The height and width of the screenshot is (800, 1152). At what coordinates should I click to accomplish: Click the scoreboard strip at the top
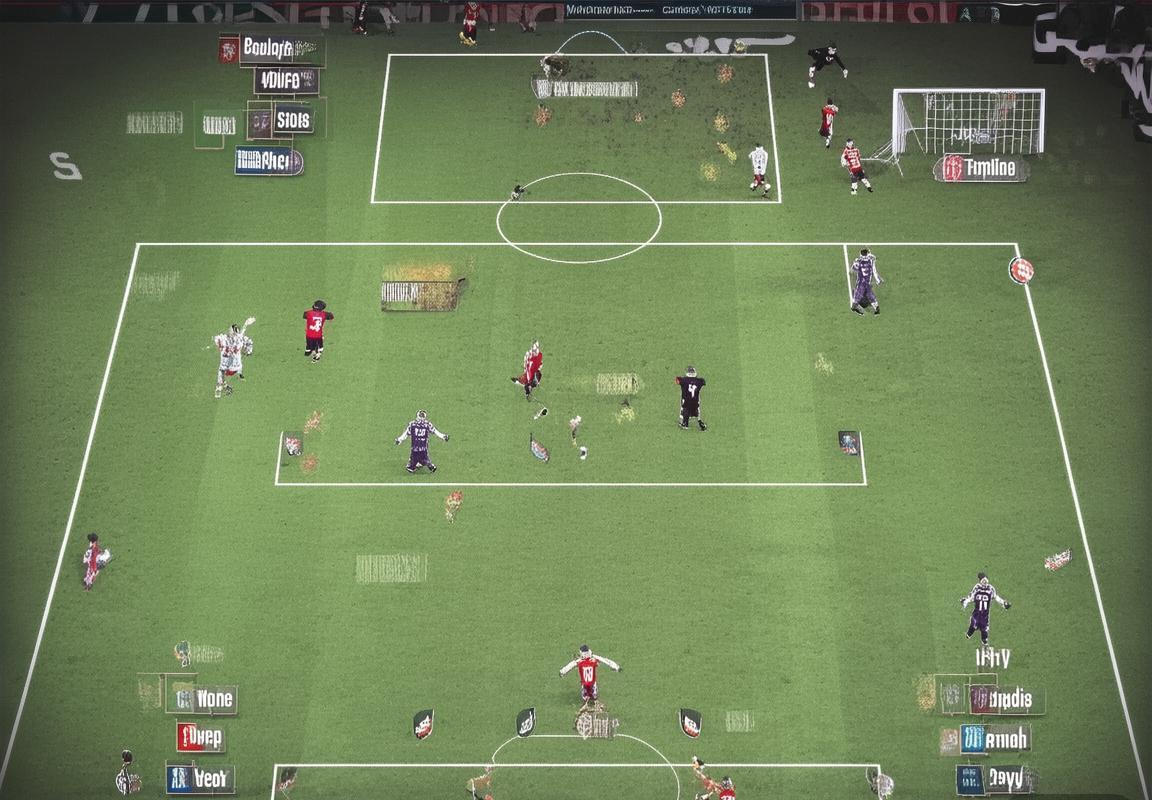[680, 10]
